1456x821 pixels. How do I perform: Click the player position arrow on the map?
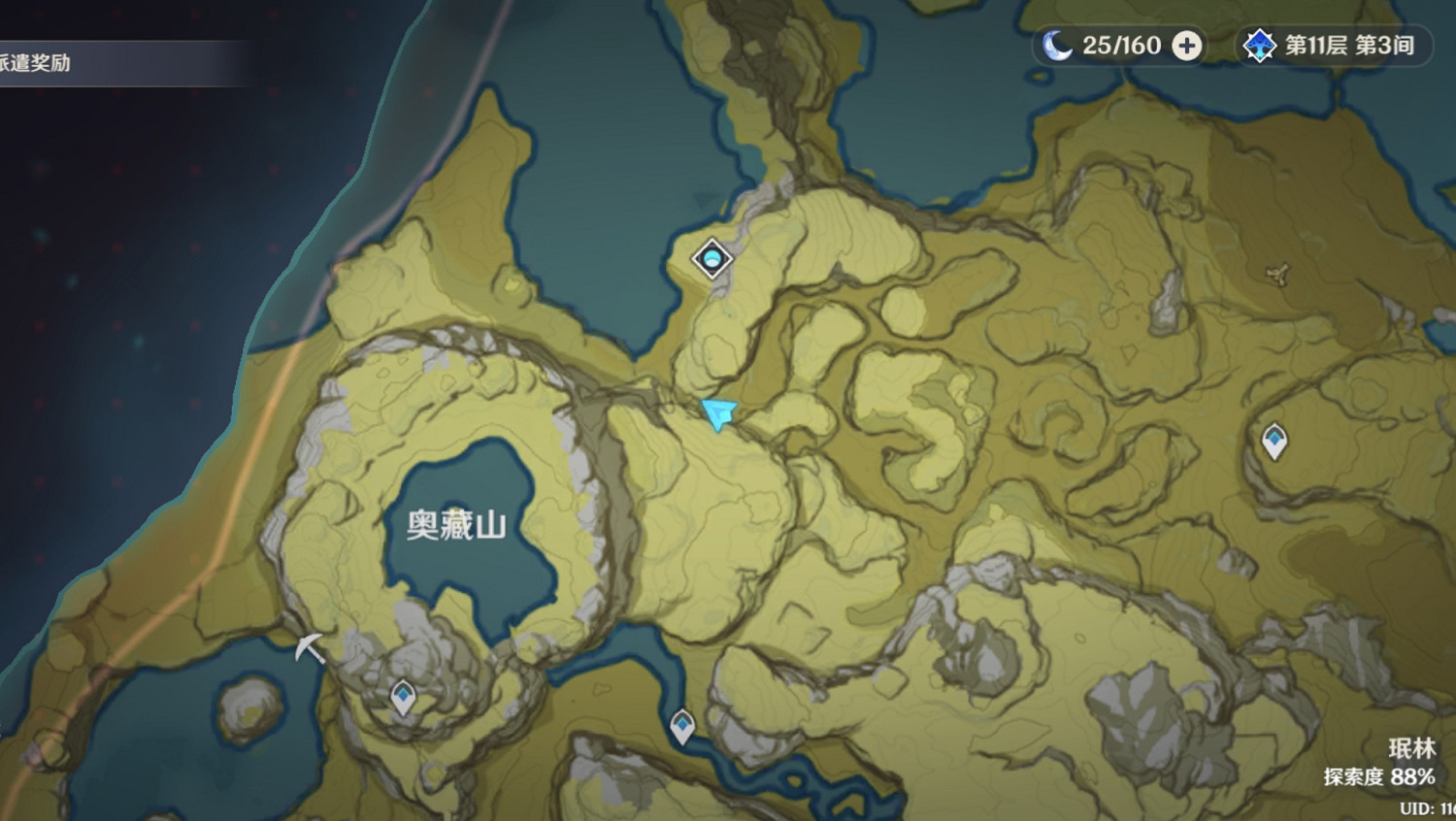click(719, 414)
